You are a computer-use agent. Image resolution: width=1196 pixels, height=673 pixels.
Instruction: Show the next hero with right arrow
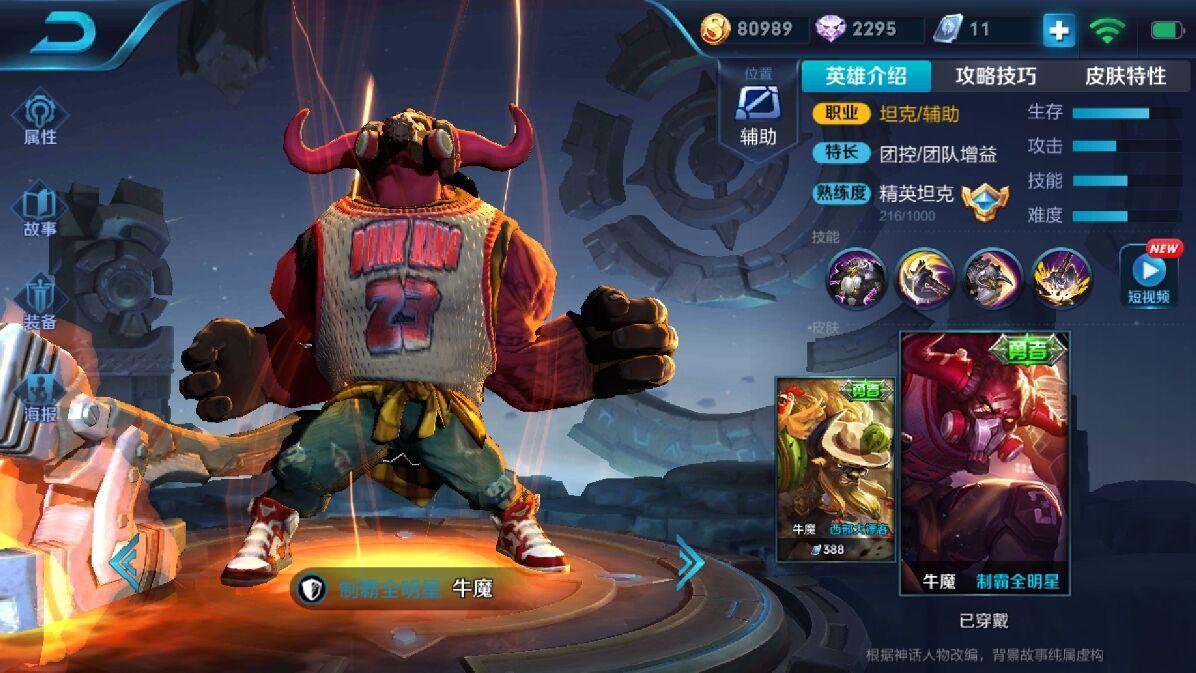tap(690, 562)
